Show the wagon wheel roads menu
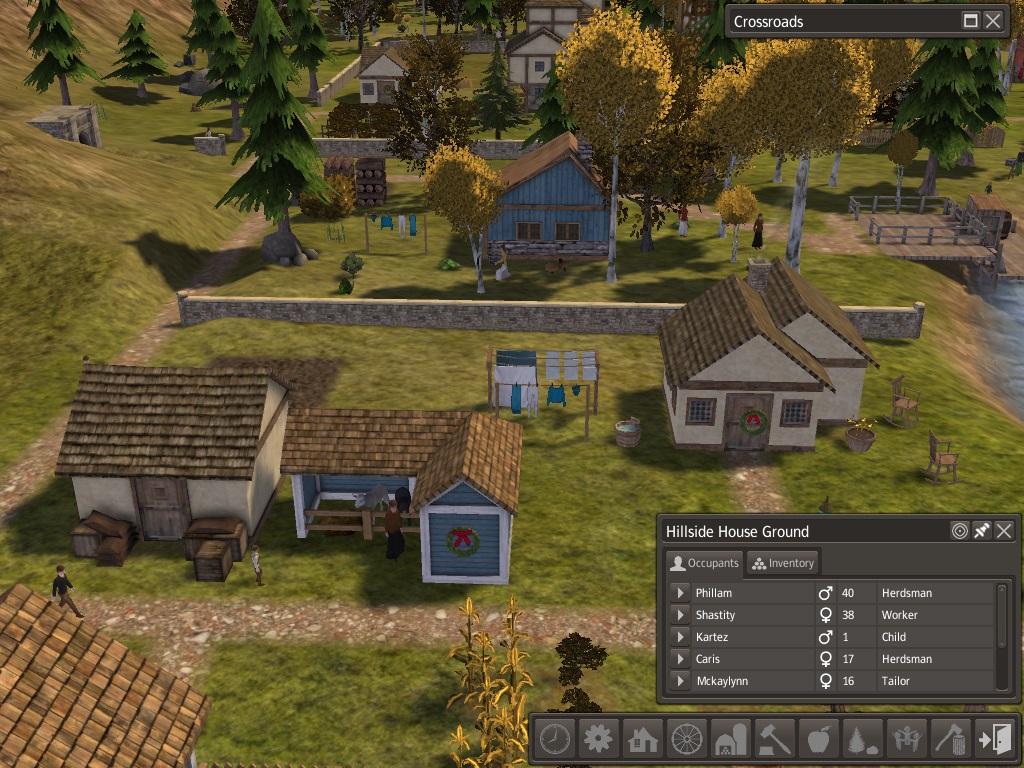Image resolution: width=1024 pixels, height=768 pixels. click(686, 739)
